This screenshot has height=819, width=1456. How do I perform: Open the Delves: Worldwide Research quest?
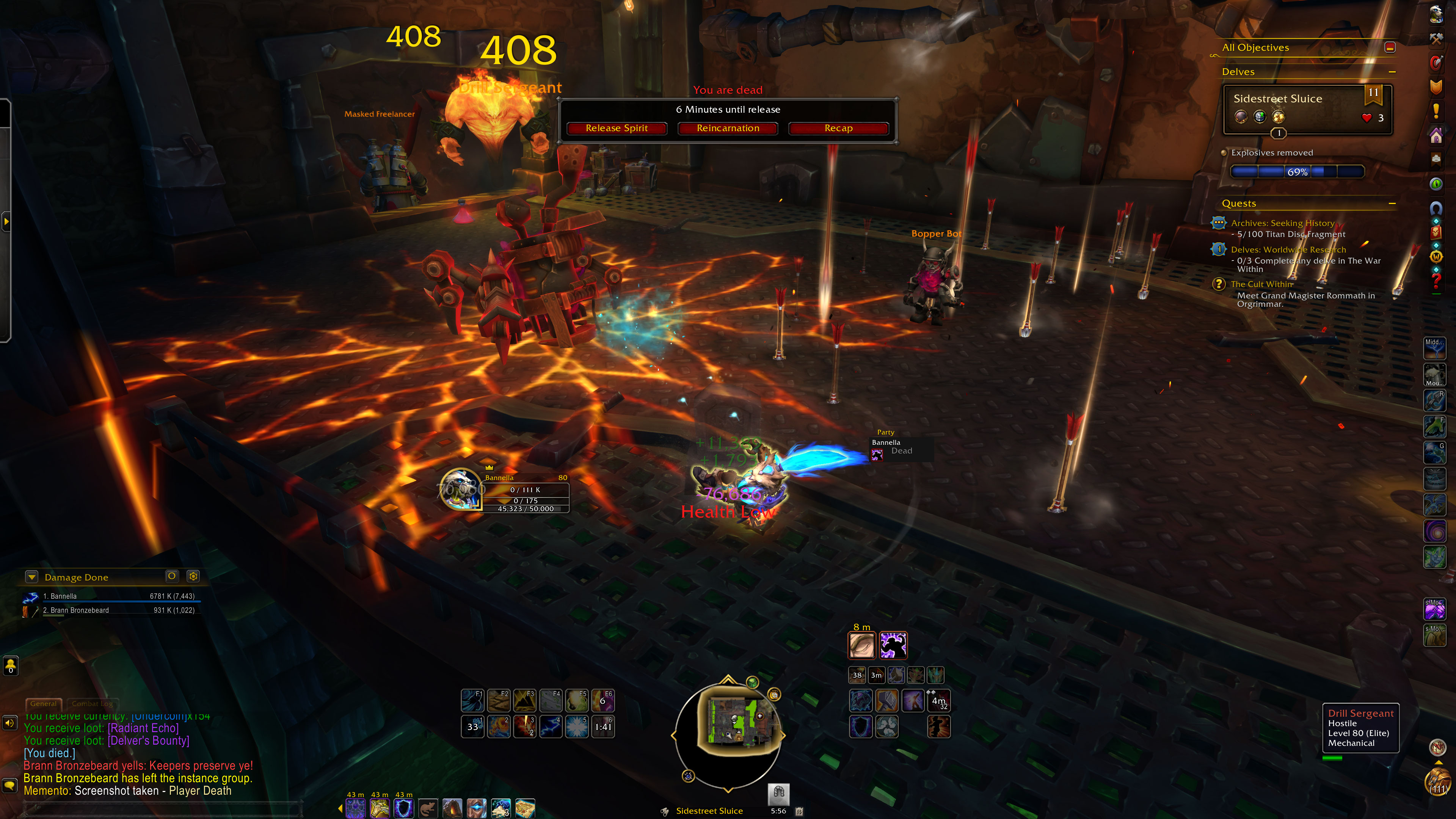coord(1288,250)
